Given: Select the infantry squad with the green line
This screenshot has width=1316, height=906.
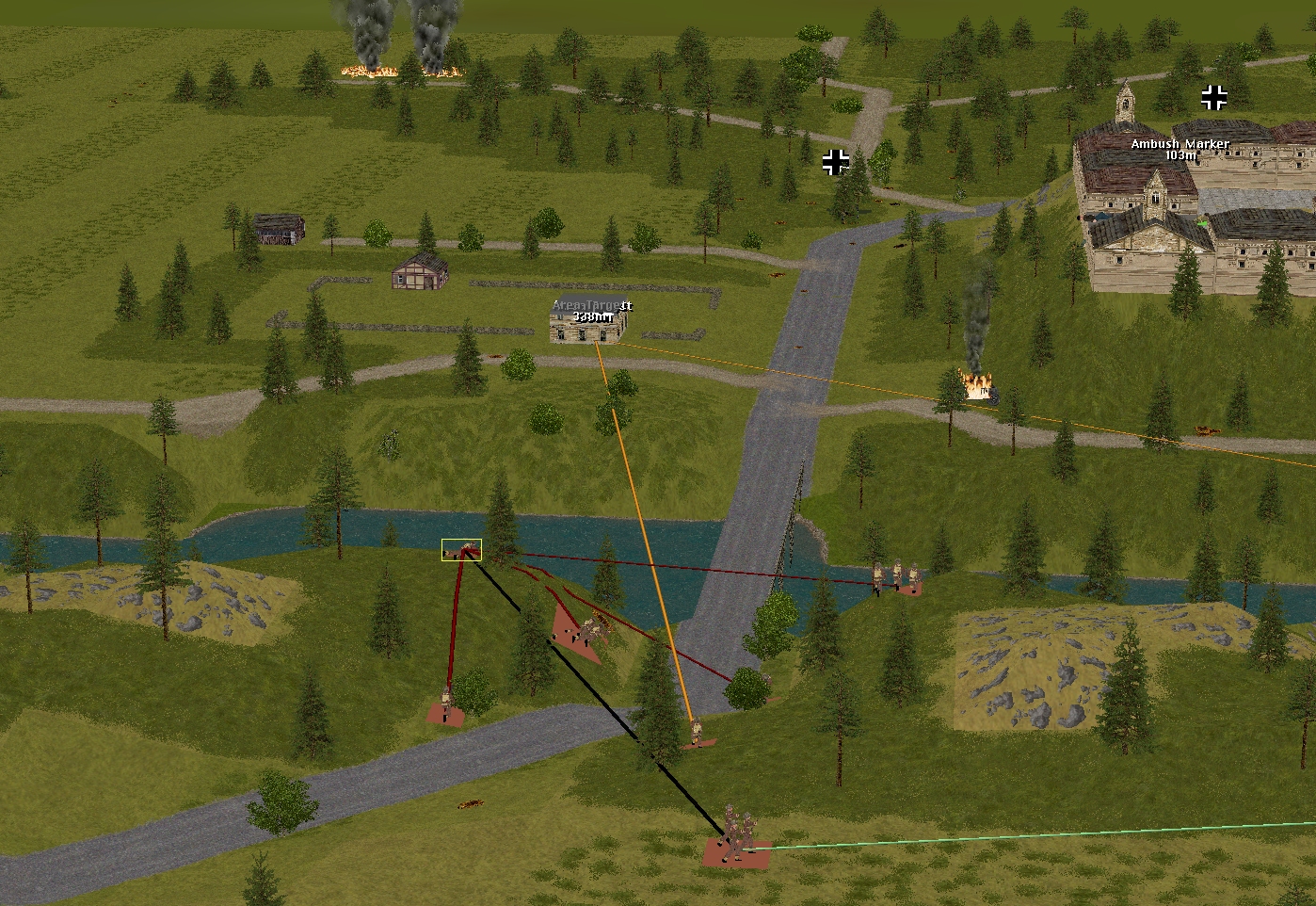Looking at the screenshot, I should click(737, 837).
